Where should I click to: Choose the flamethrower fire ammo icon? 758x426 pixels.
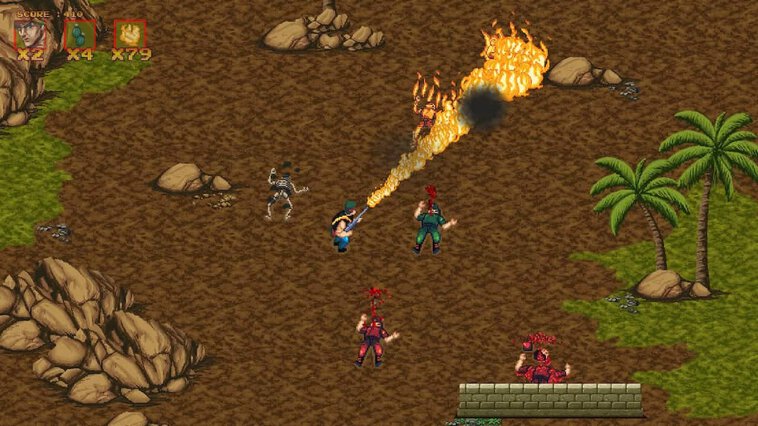(x=130, y=34)
